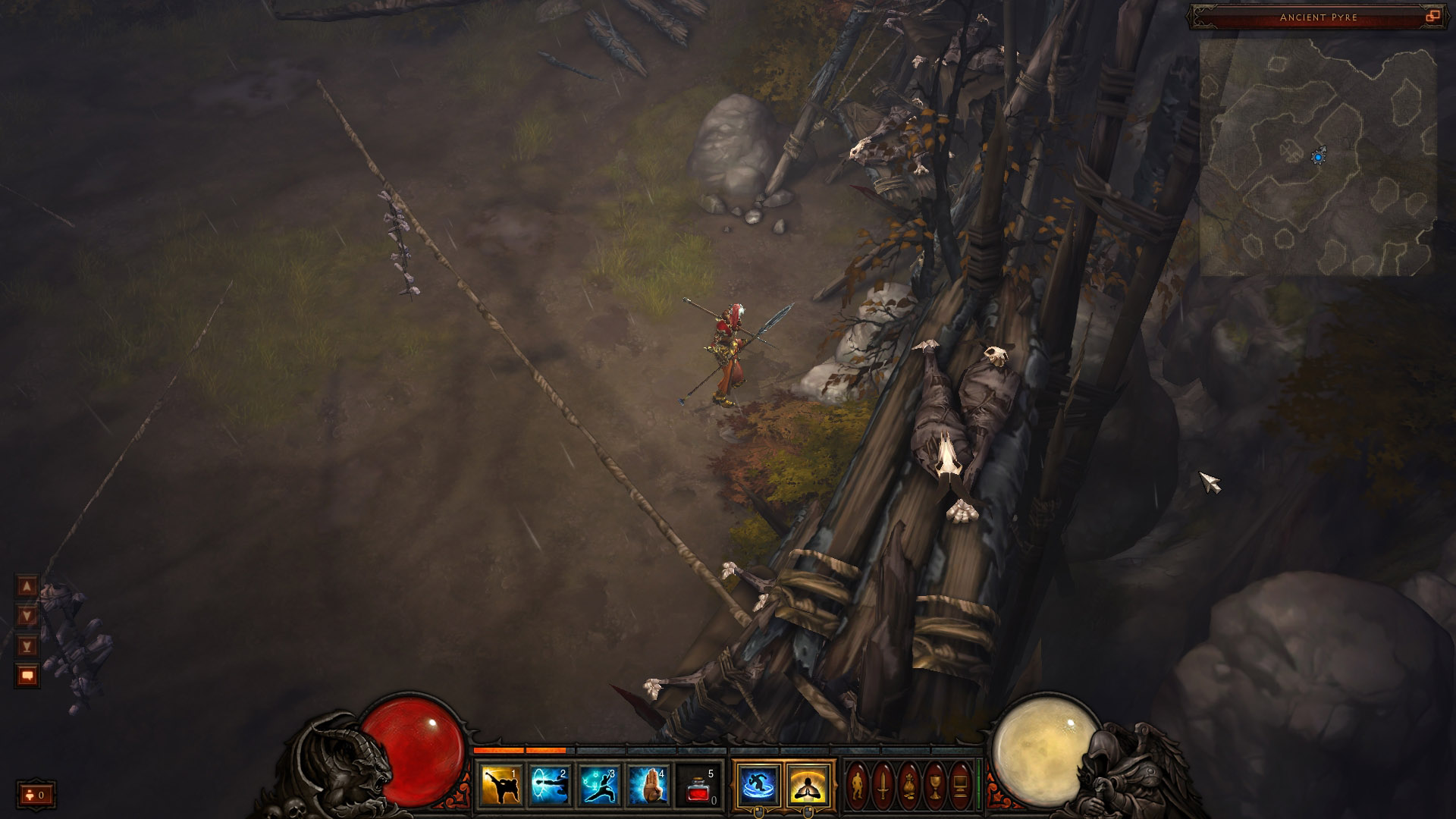Jump to the newest chat message
The height and width of the screenshot is (819, 1456).
click(x=27, y=647)
